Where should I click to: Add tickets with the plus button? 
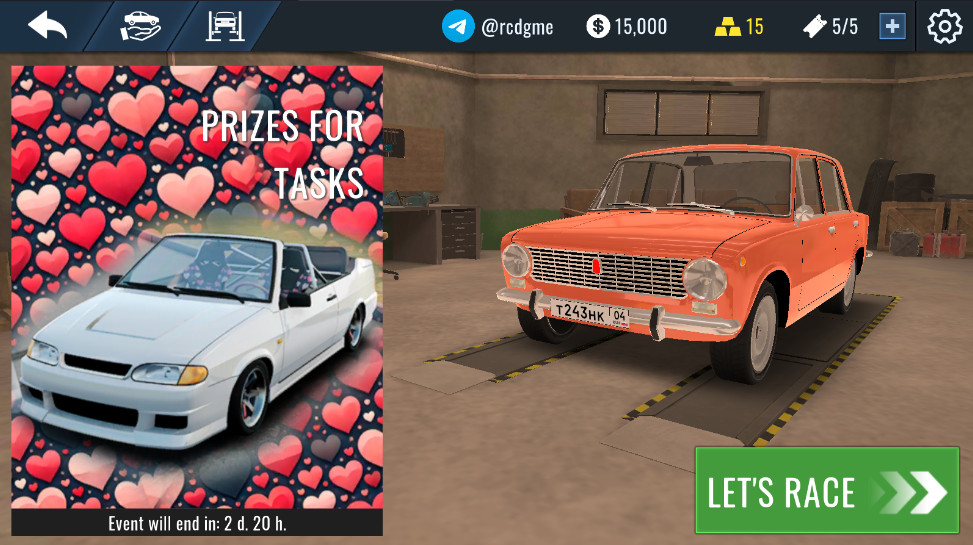click(892, 26)
